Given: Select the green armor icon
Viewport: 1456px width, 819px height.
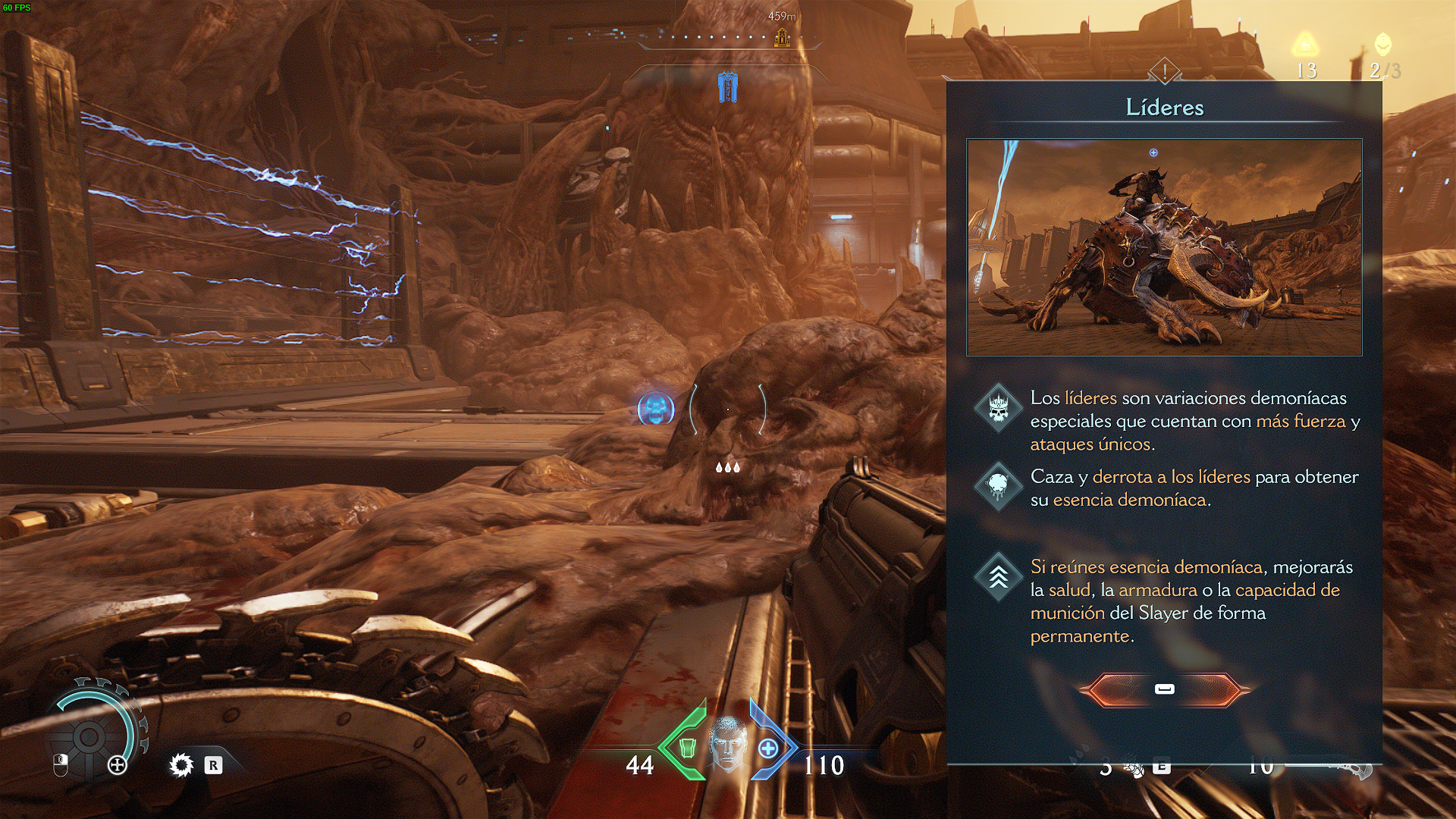Looking at the screenshot, I should click(688, 748).
